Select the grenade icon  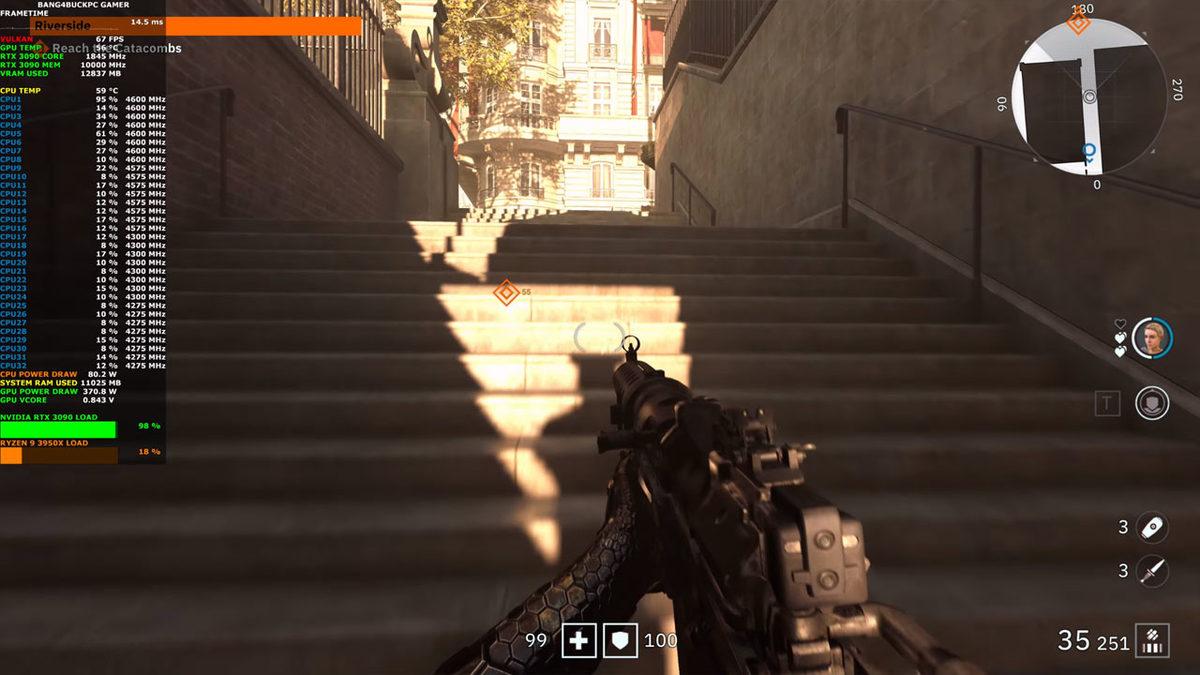(x=1152, y=527)
